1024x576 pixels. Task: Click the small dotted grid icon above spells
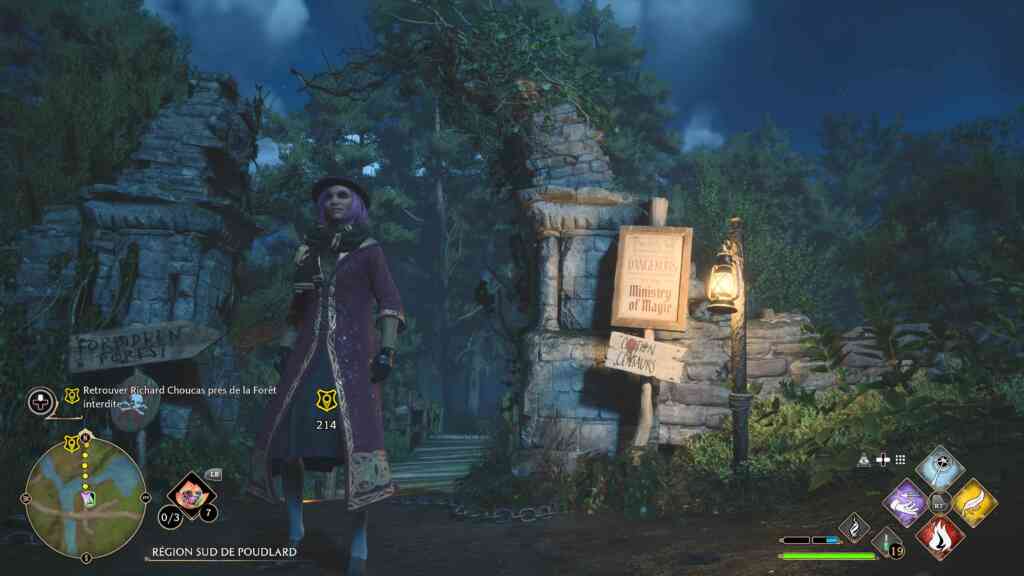(x=900, y=459)
